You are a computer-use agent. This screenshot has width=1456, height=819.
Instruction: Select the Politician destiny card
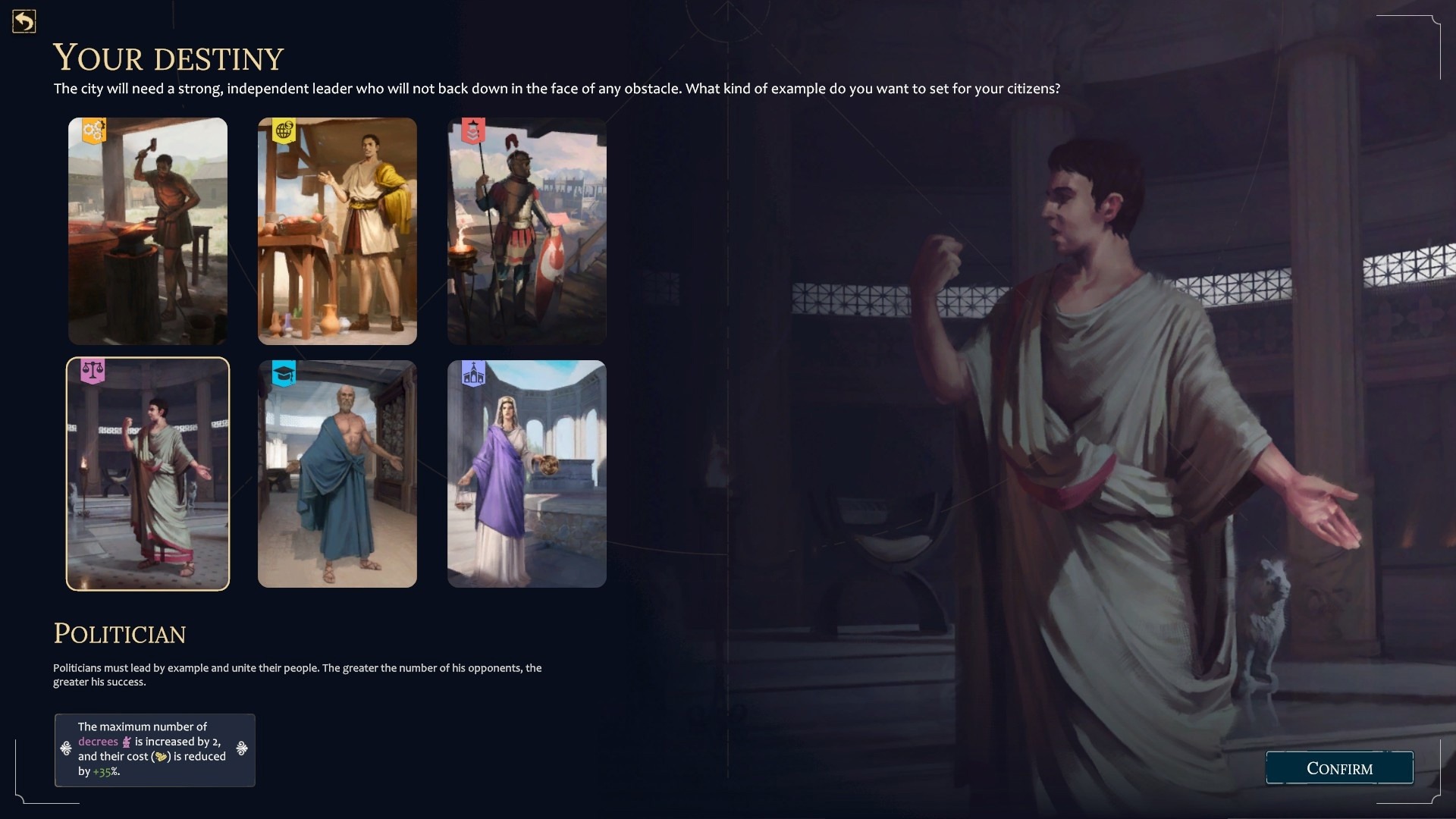point(148,474)
